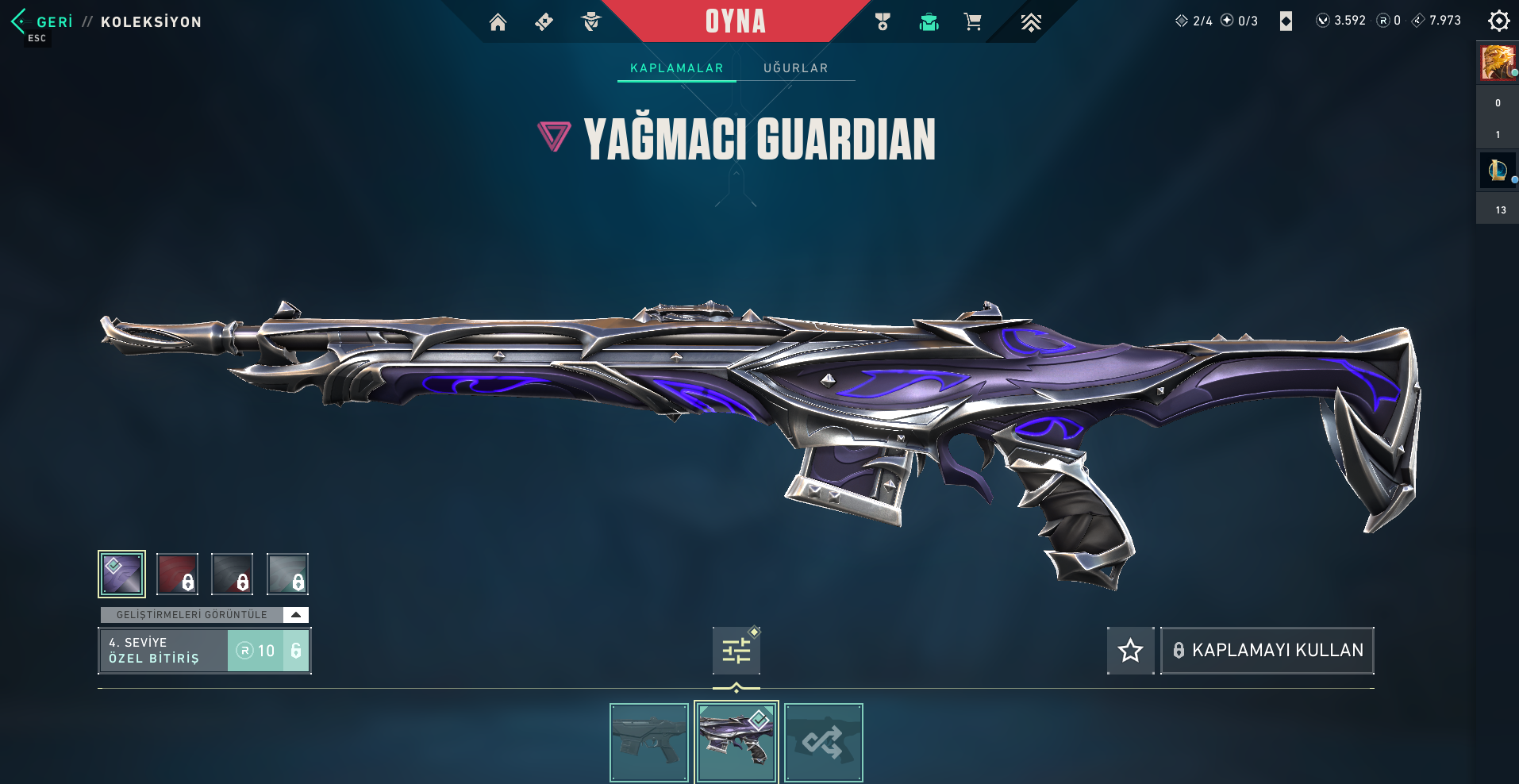Viewport: 1519px width, 784px height.
Task: Unlock 4. Seviye Özel Bitiriş upgrade
Action: (x=267, y=651)
